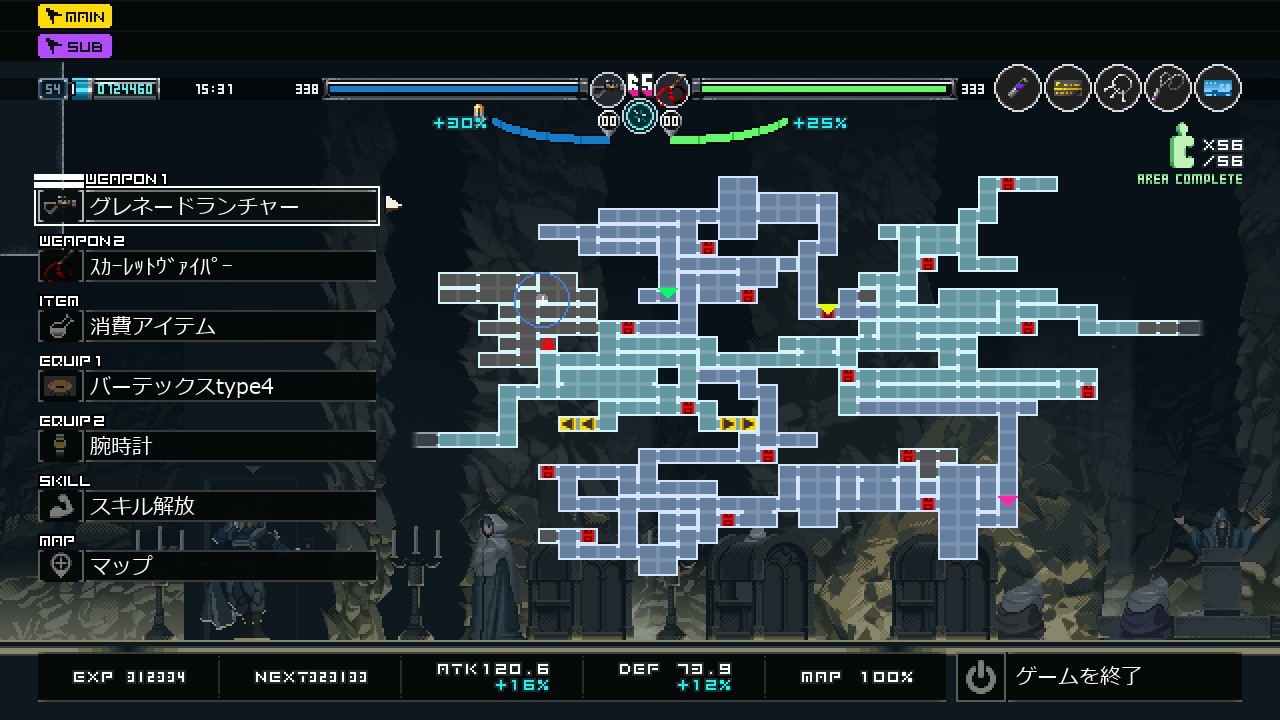Viewport: 1280px width, 720px height.
Task: Show the マップ map entry
Action: [207, 566]
